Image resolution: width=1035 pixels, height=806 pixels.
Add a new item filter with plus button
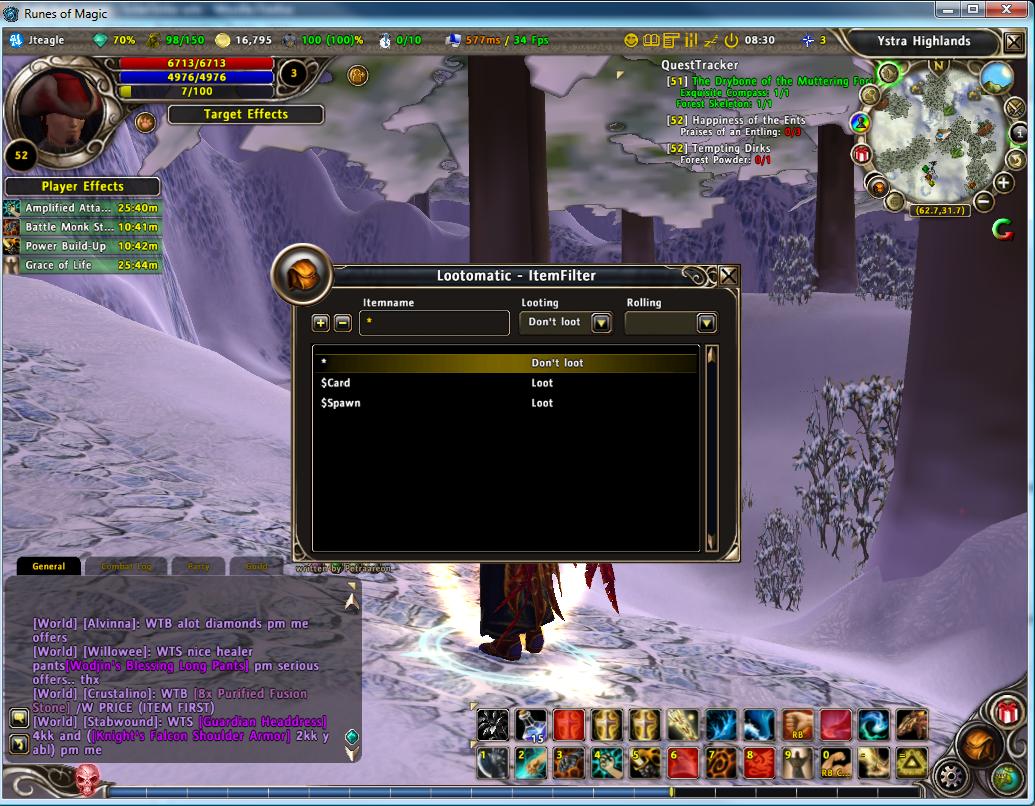point(320,322)
